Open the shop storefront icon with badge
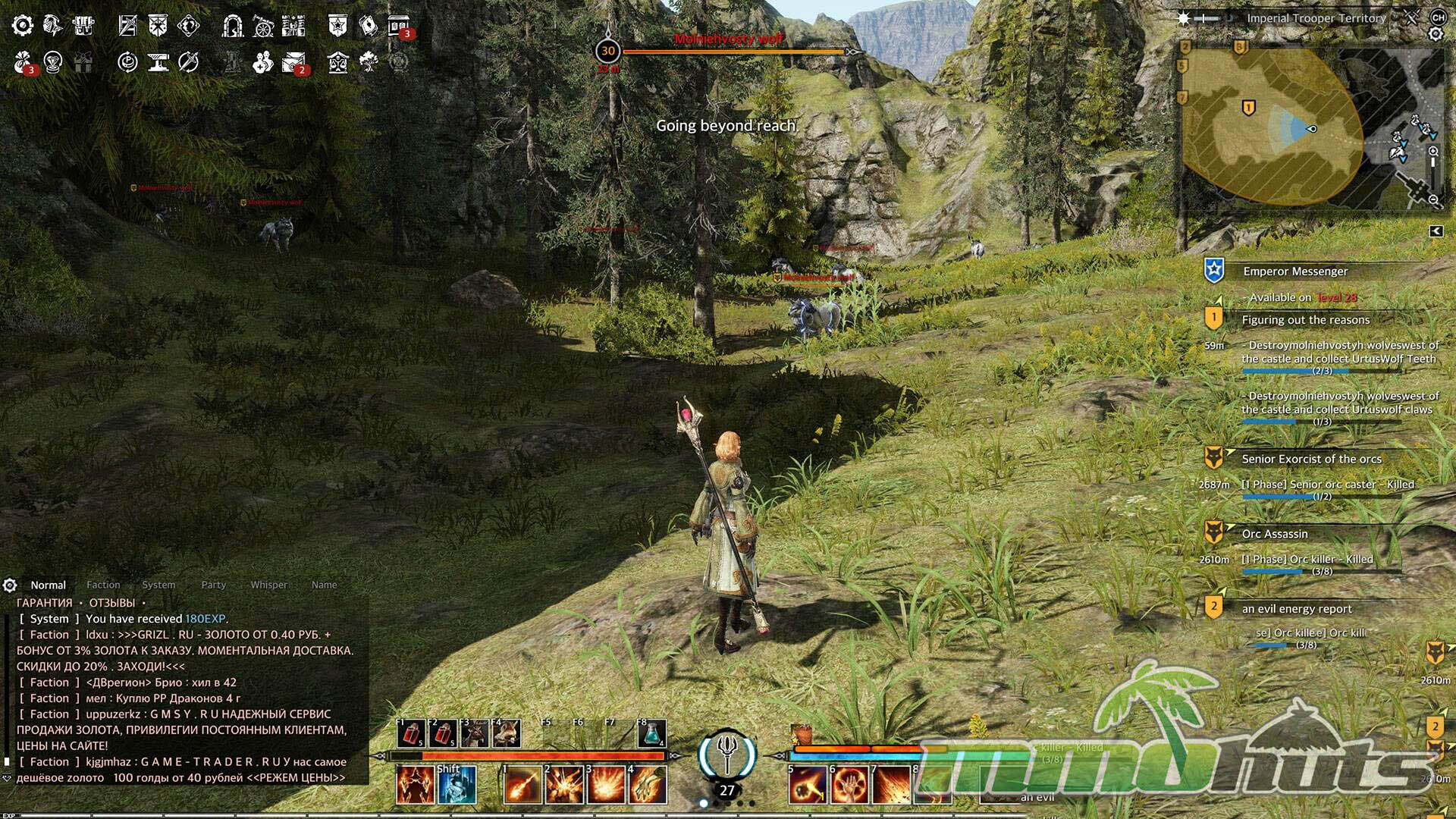Viewport: 1456px width, 819px height. pos(399,26)
